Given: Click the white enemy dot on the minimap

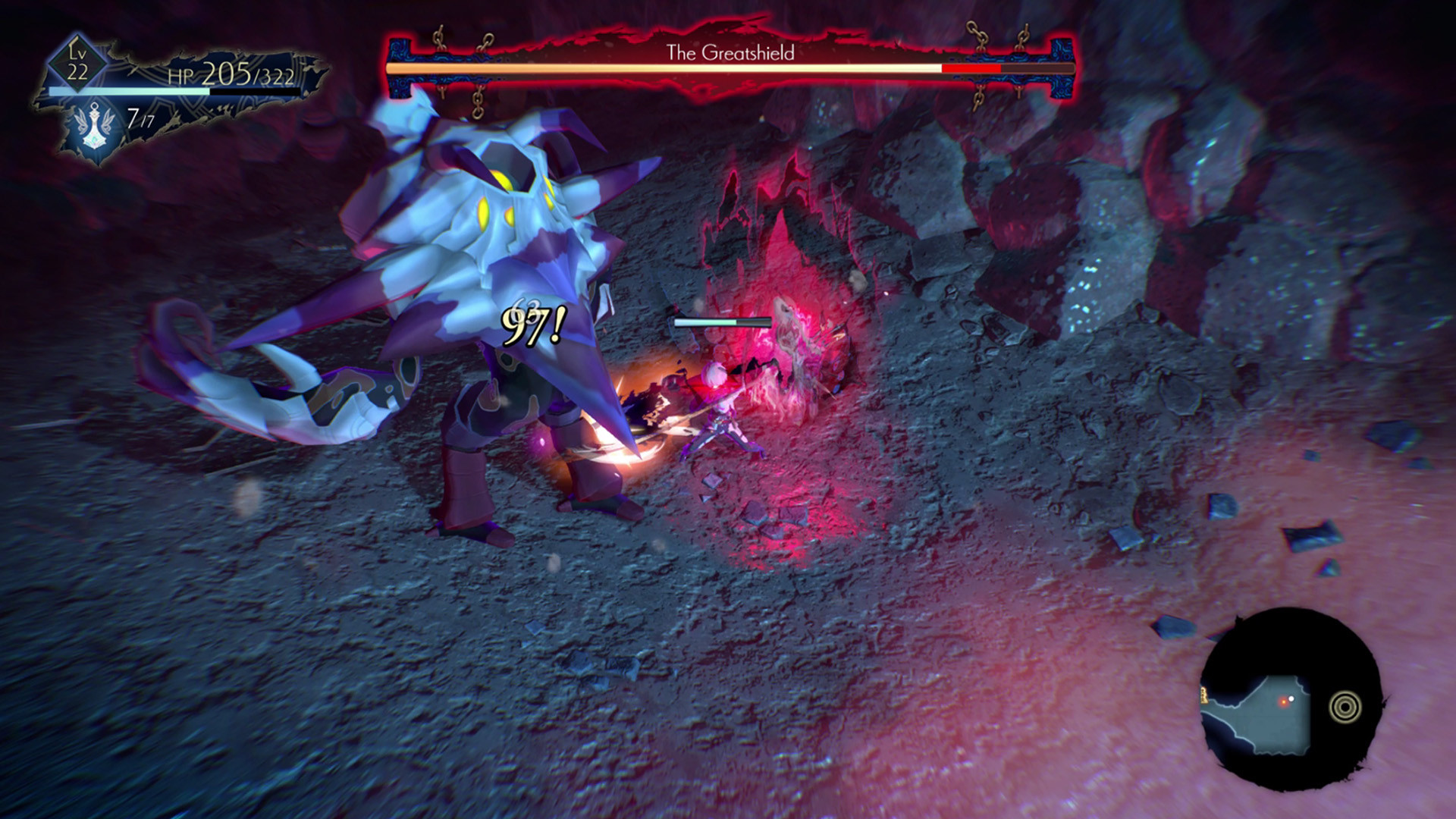Looking at the screenshot, I should pyautogui.click(x=1291, y=698).
